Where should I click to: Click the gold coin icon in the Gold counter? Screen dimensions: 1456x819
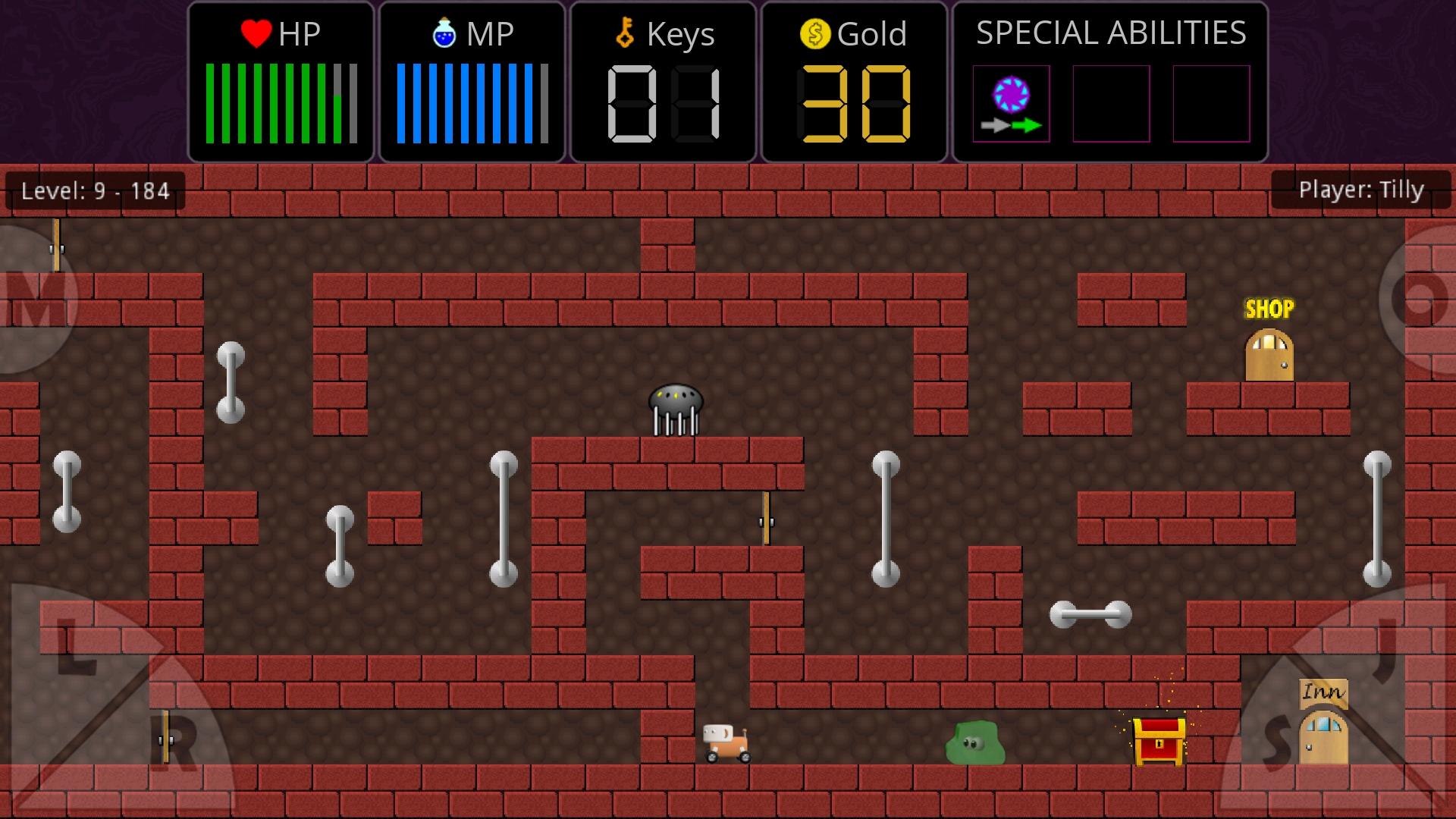814,33
